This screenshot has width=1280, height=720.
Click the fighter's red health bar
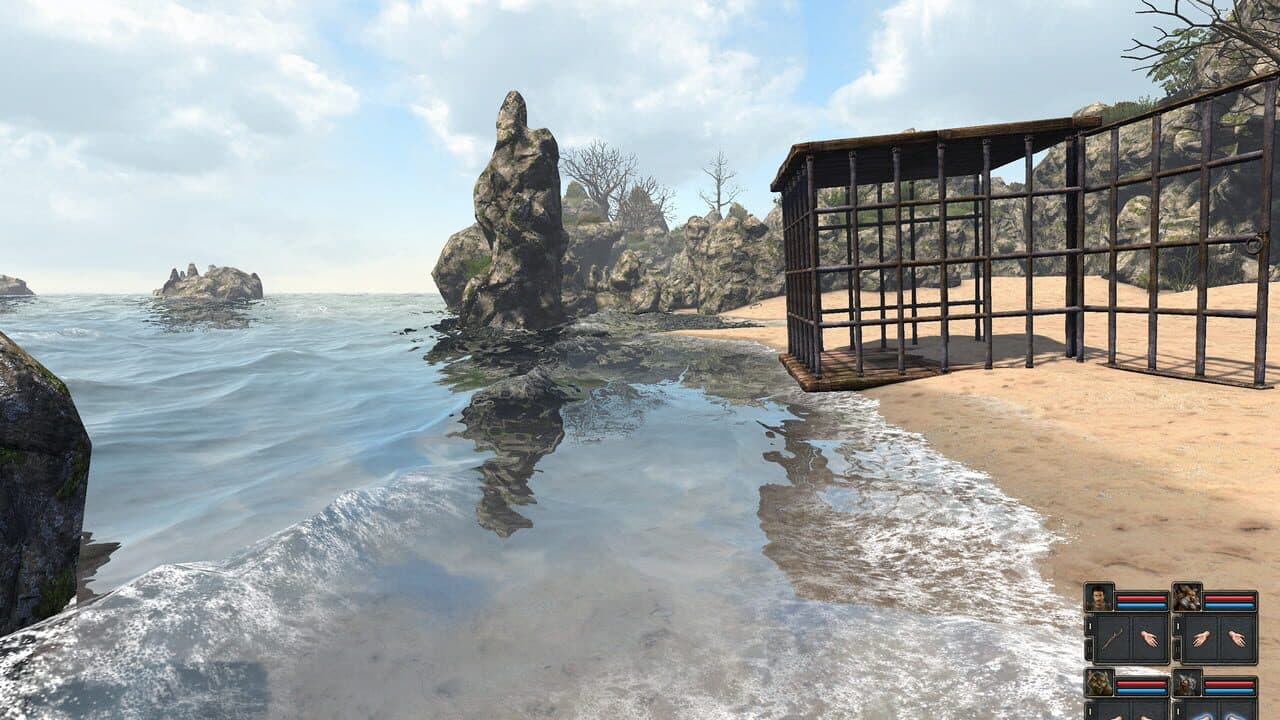coord(1141,597)
